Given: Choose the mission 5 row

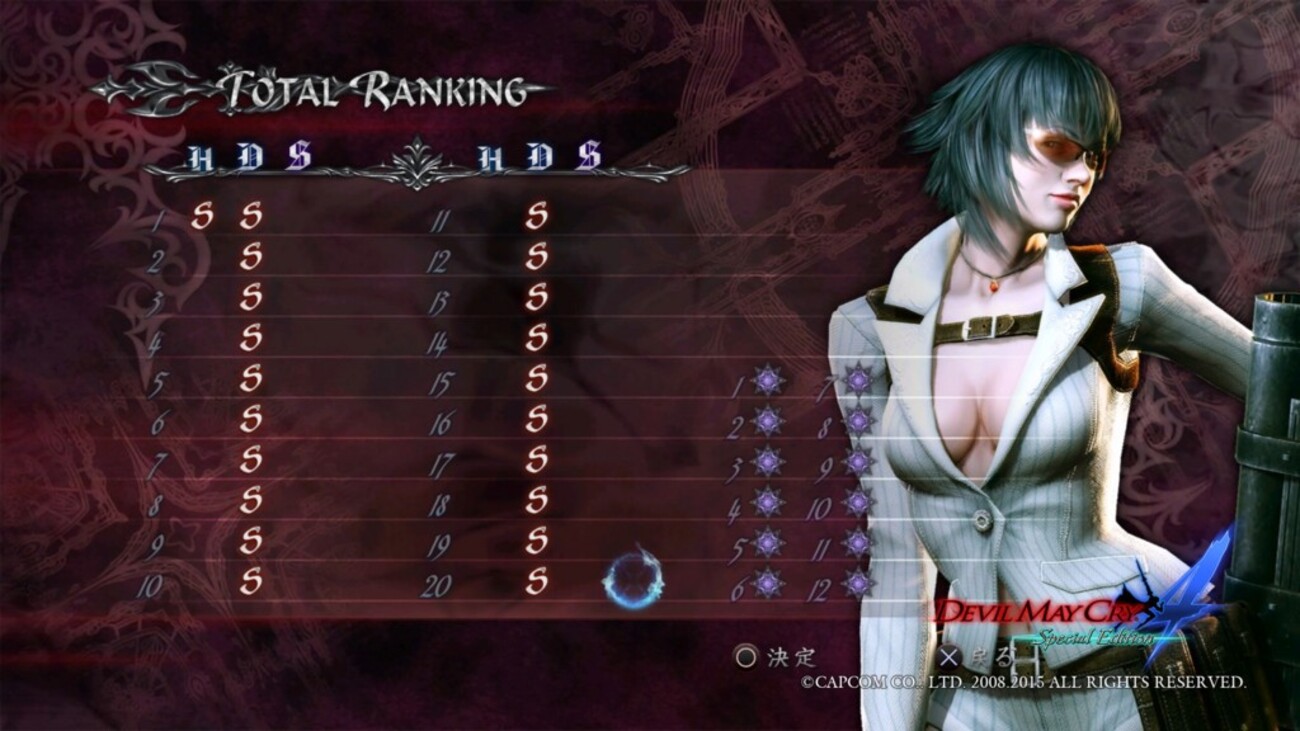Looking at the screenshot, I should tap(250, 379).
